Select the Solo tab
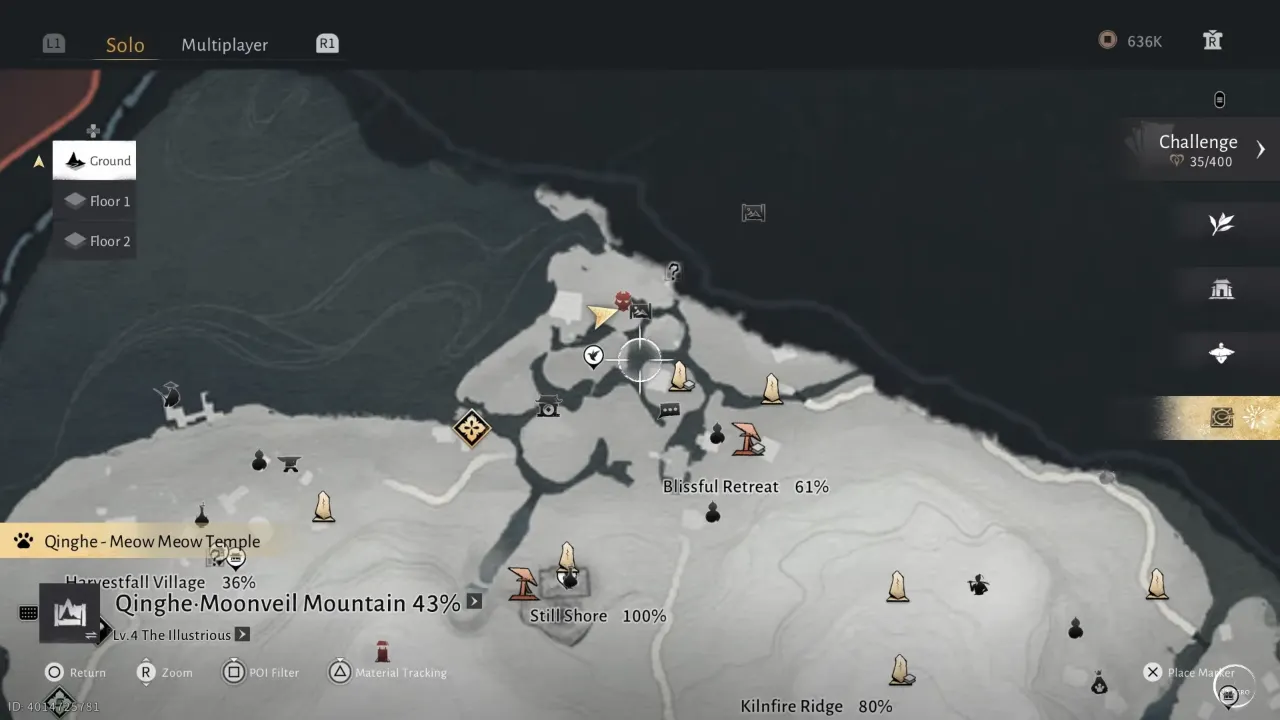 tap(124, 44)
